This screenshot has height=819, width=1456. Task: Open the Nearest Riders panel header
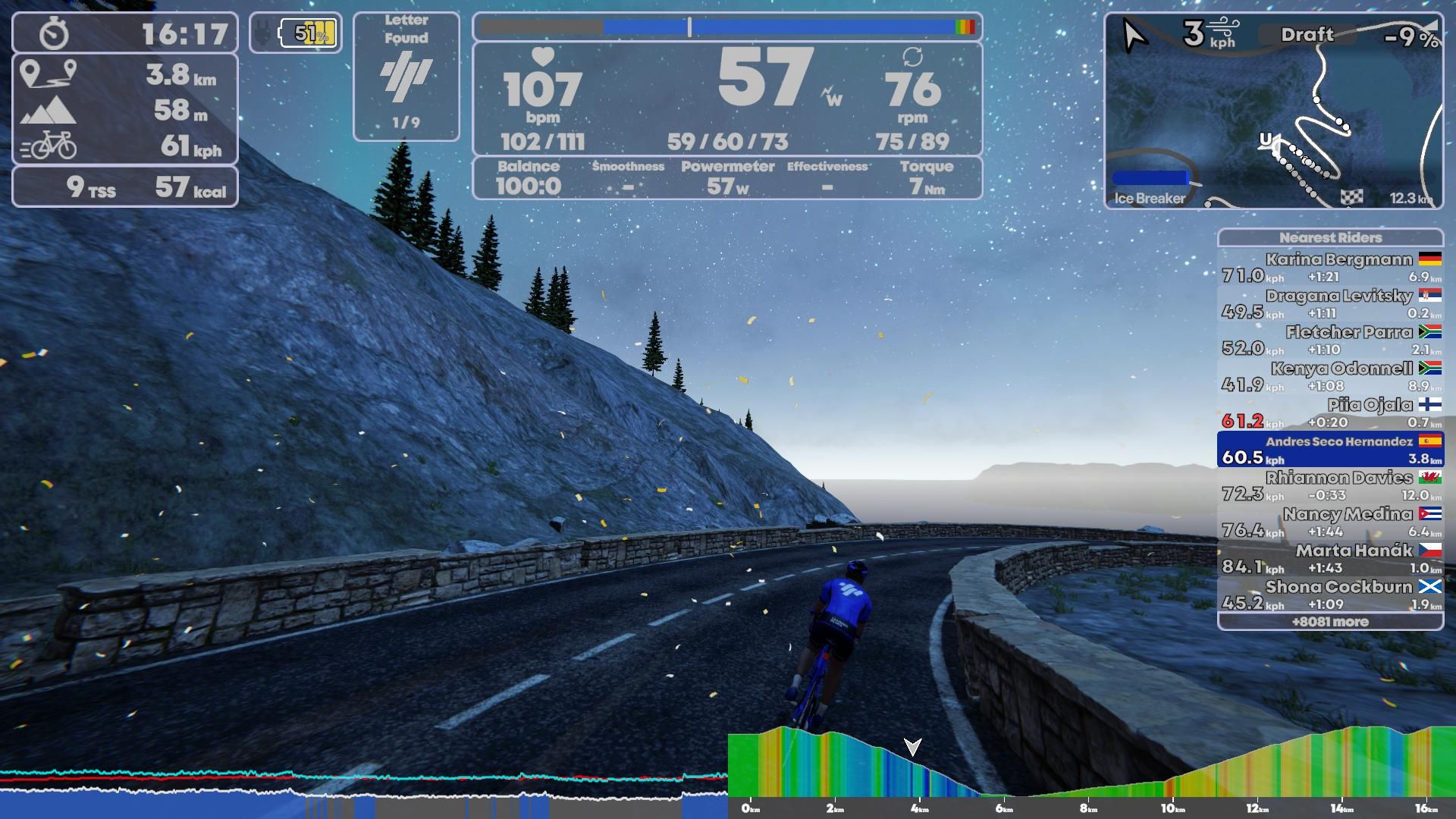coord(1332,237)
